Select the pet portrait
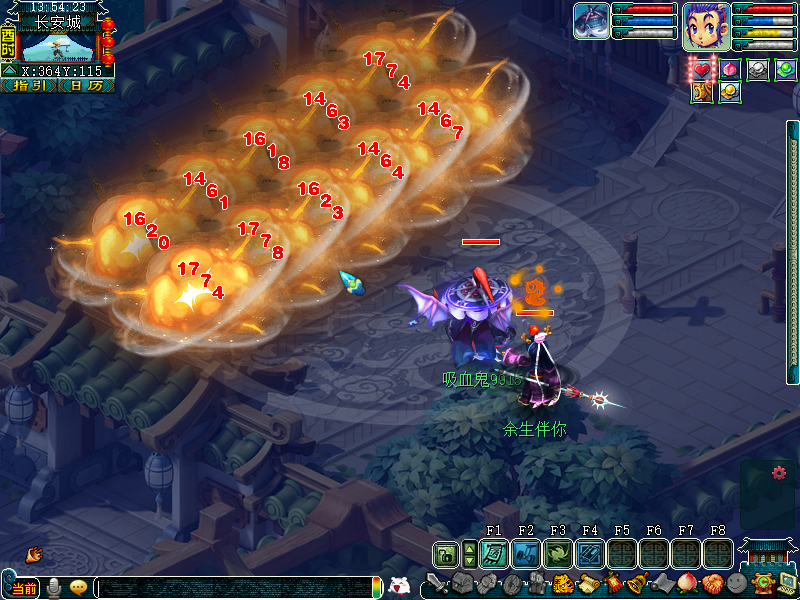Screen dimensions: 800x600 tap(591, 21)
